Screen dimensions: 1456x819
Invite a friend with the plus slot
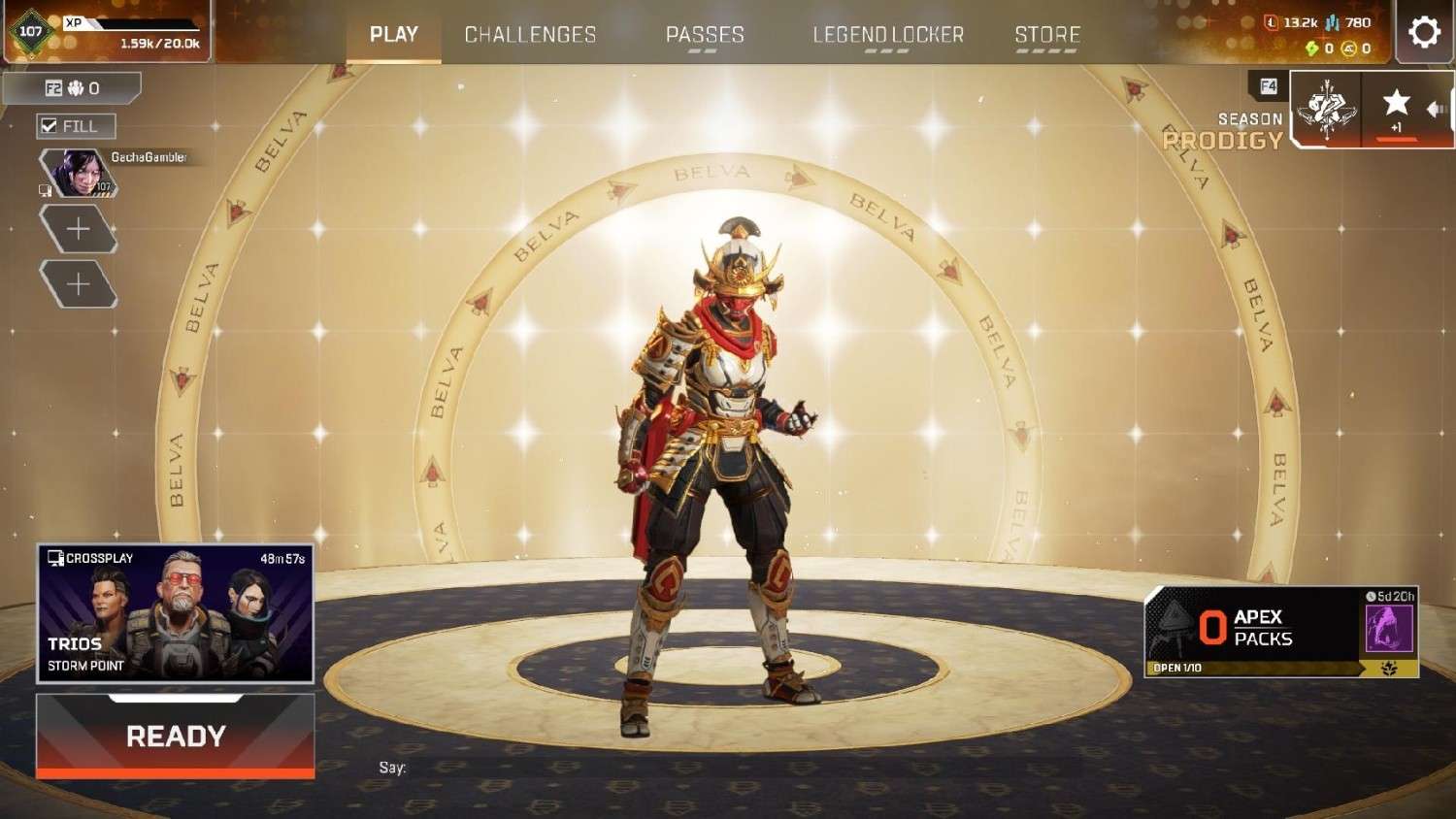point(80,228)
